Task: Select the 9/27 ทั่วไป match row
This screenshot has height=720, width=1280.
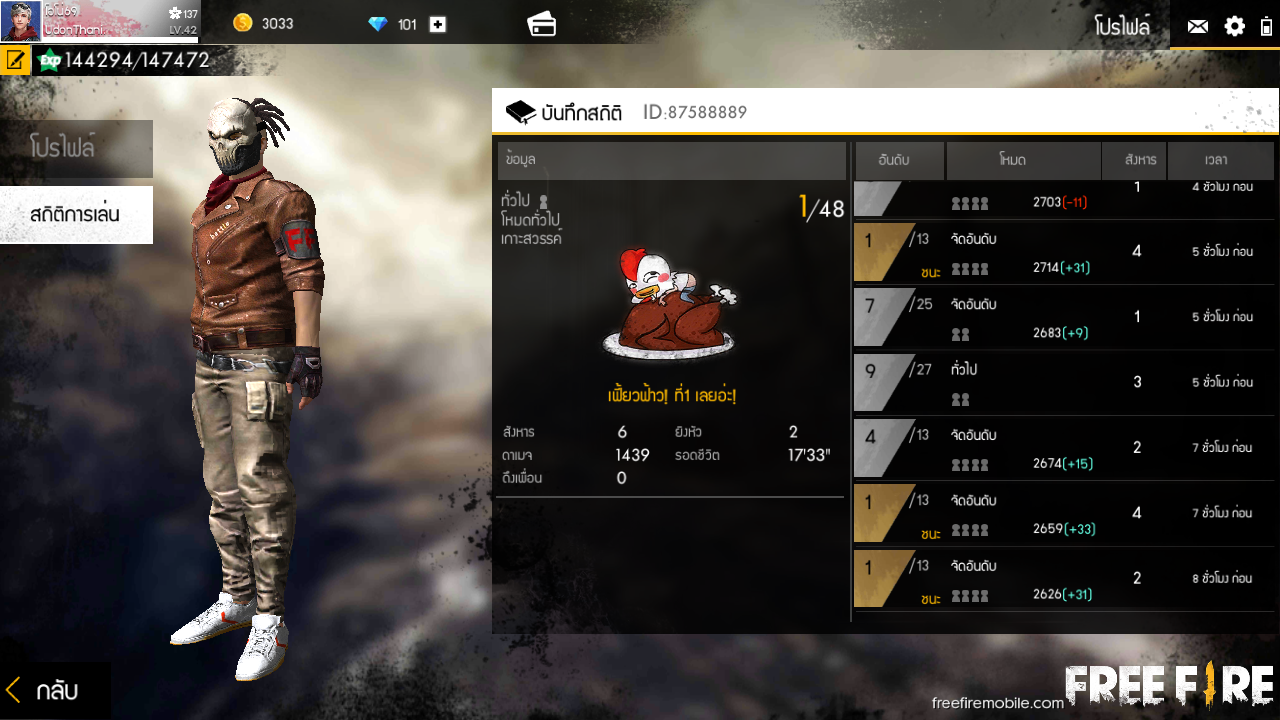Action: click(1064, 382)
